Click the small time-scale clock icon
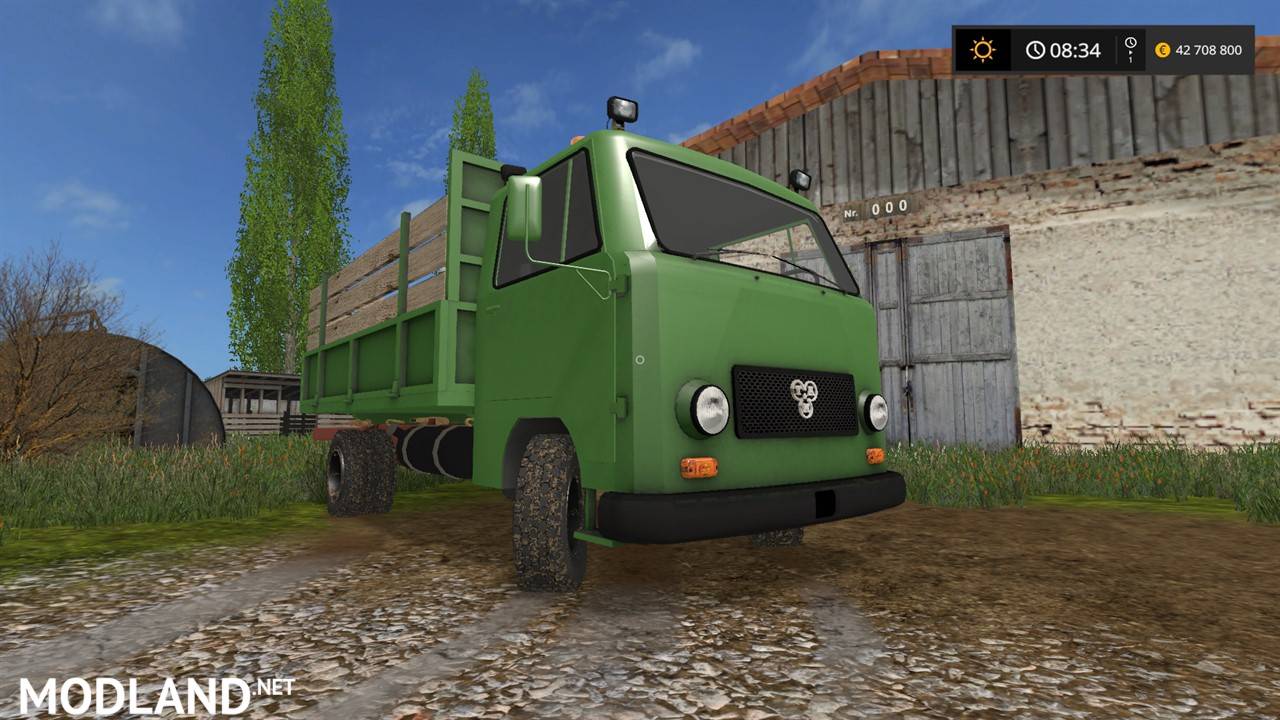Screen dimensions: 1280x720 tap(1129, 42)
